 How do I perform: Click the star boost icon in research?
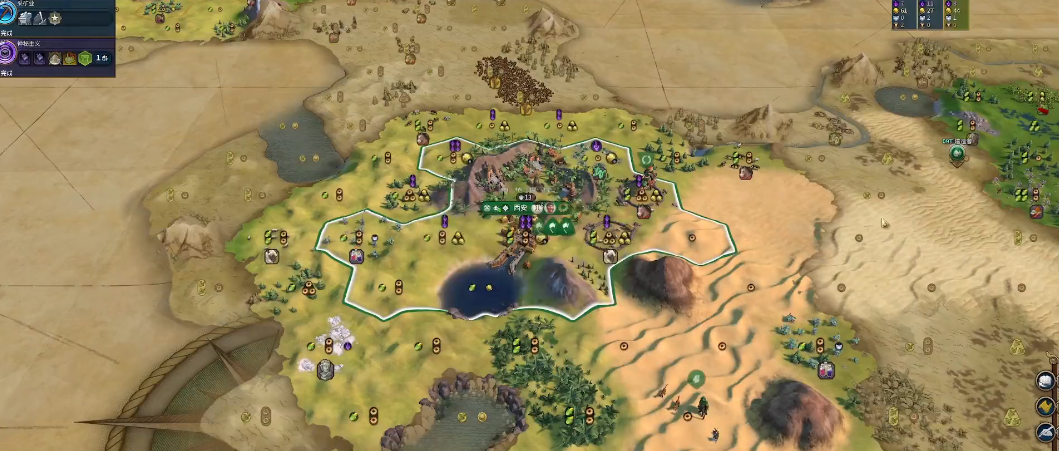click(54, 18)
